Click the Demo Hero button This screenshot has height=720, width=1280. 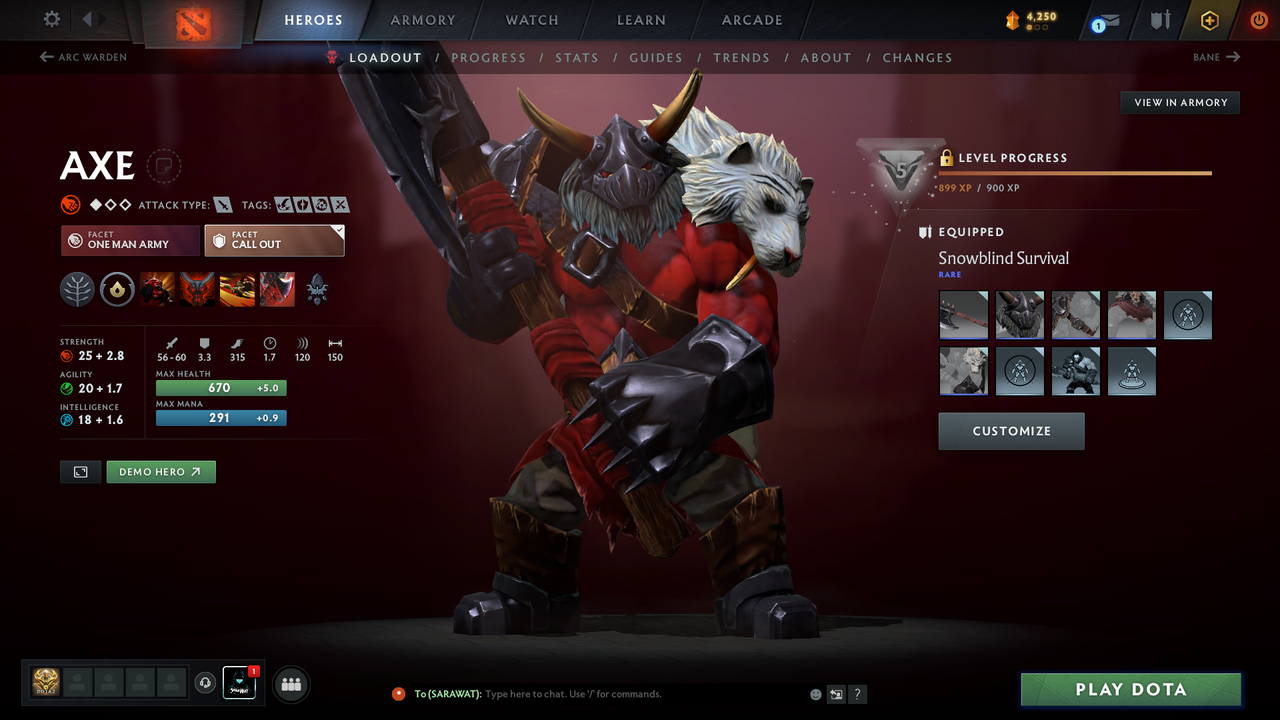click(160, 471)
